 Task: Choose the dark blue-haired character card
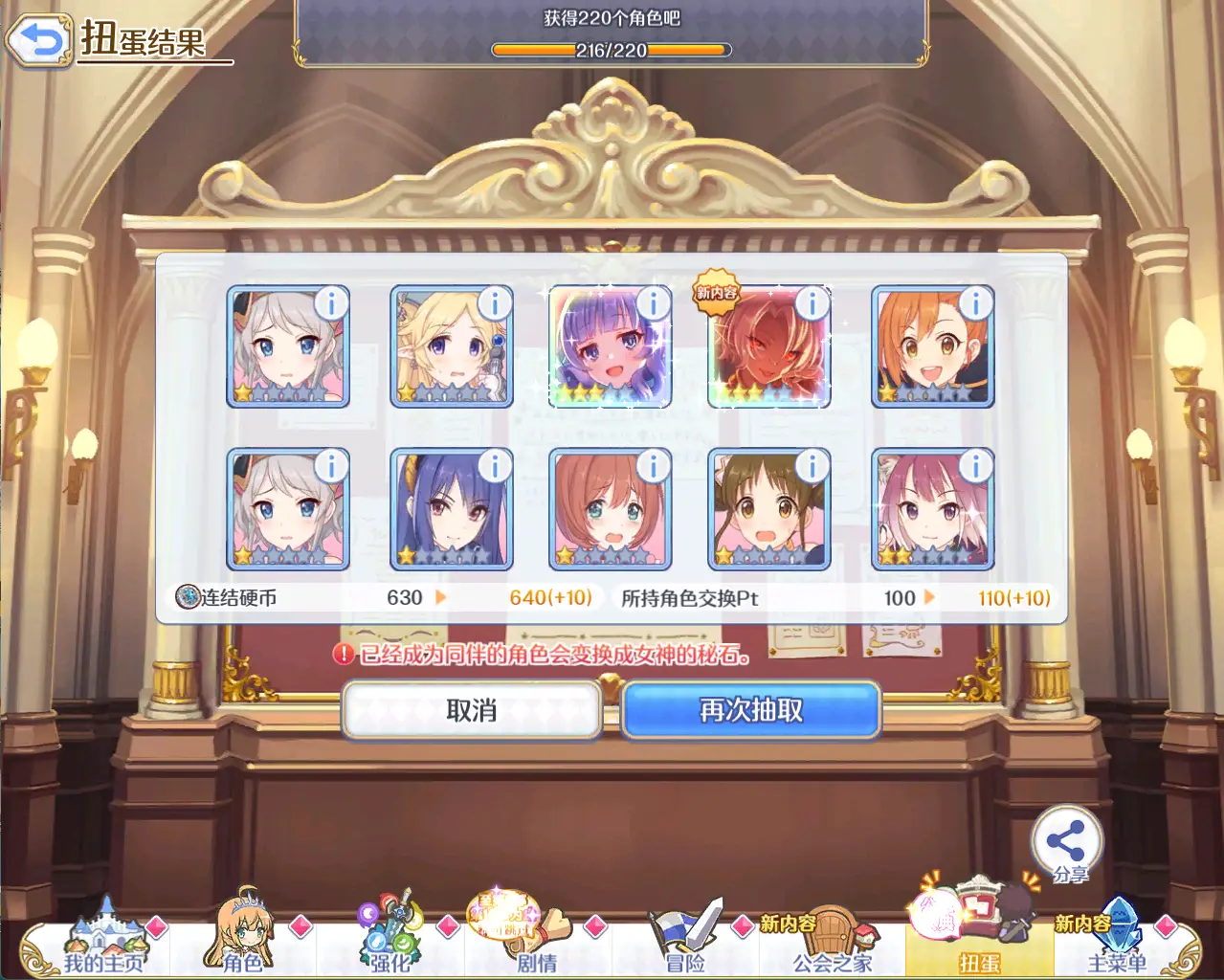(x=451, y=510)
